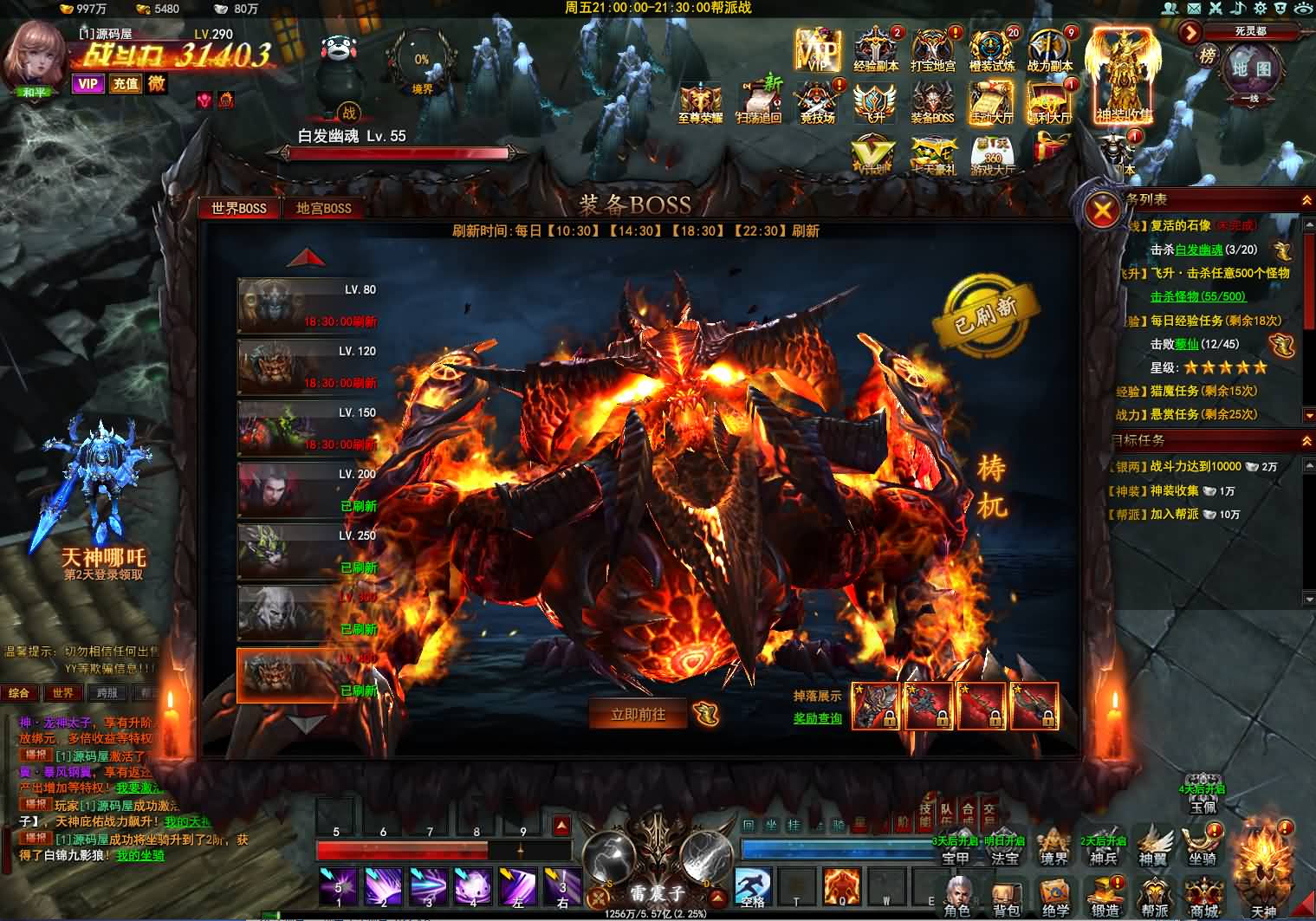1316x921 pixels.
Task: Open the 角色 character icon
Action: point(956,896)
